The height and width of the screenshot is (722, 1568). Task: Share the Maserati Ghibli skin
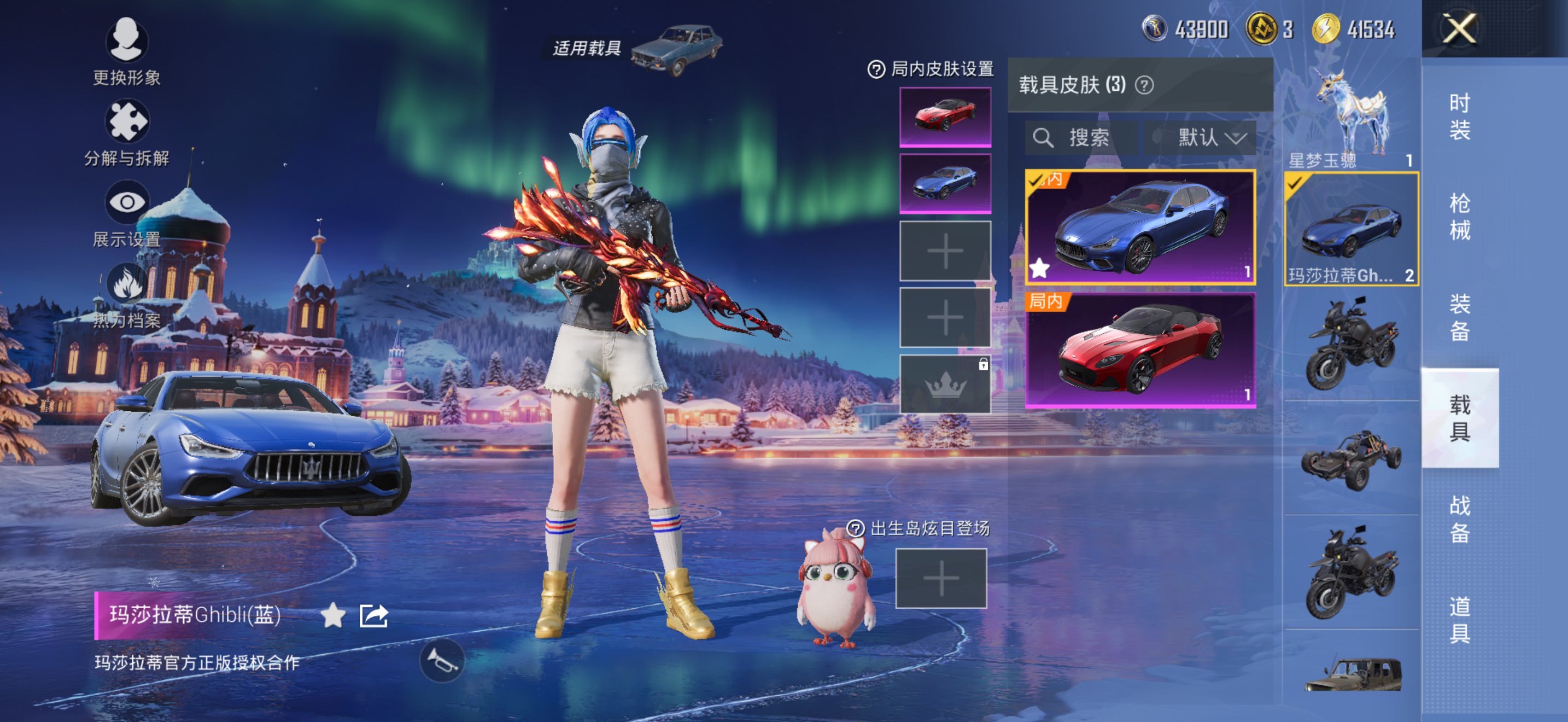[x=373, y=615]
